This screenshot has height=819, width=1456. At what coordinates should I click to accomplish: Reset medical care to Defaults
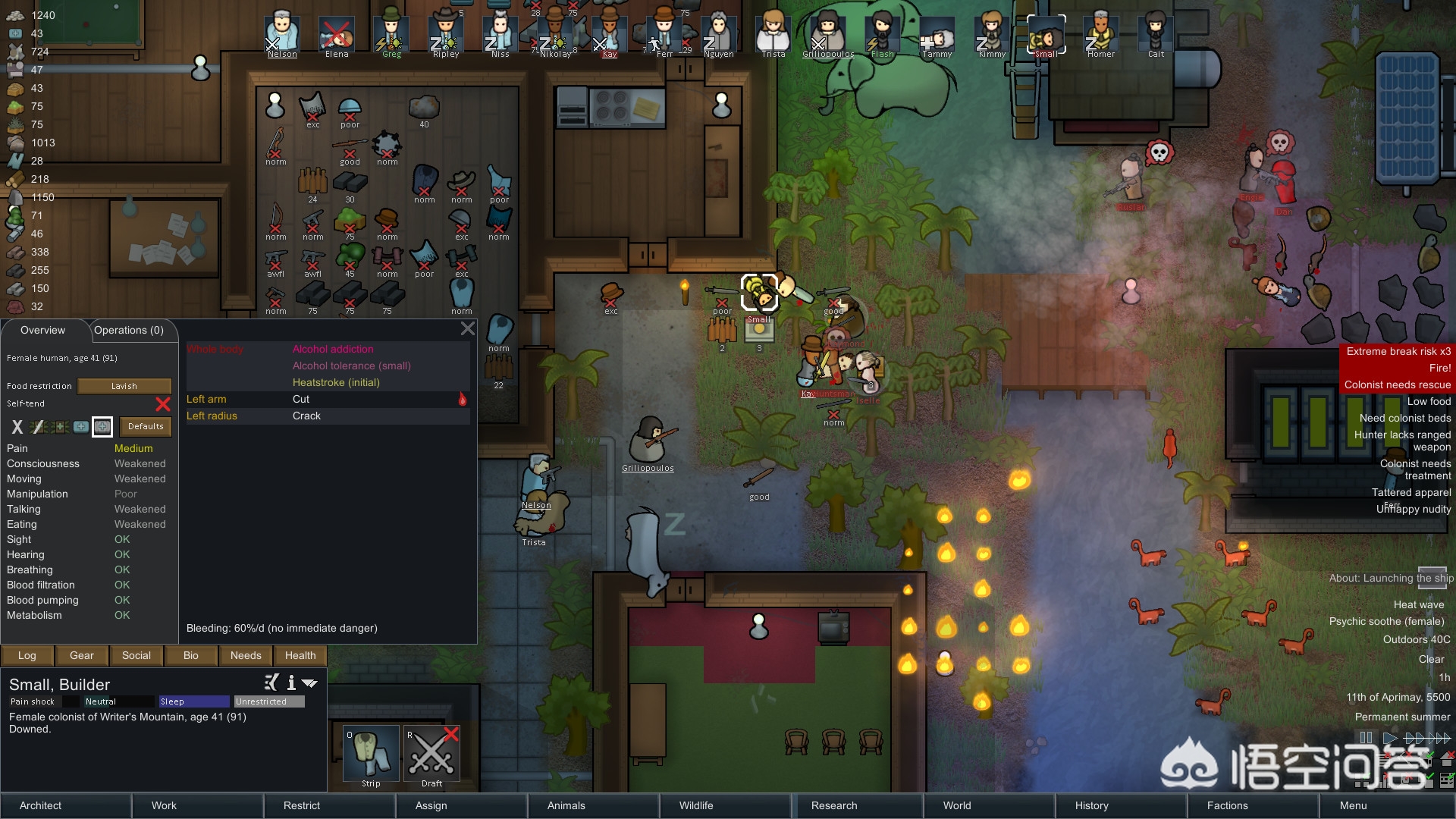coord(146,426)
